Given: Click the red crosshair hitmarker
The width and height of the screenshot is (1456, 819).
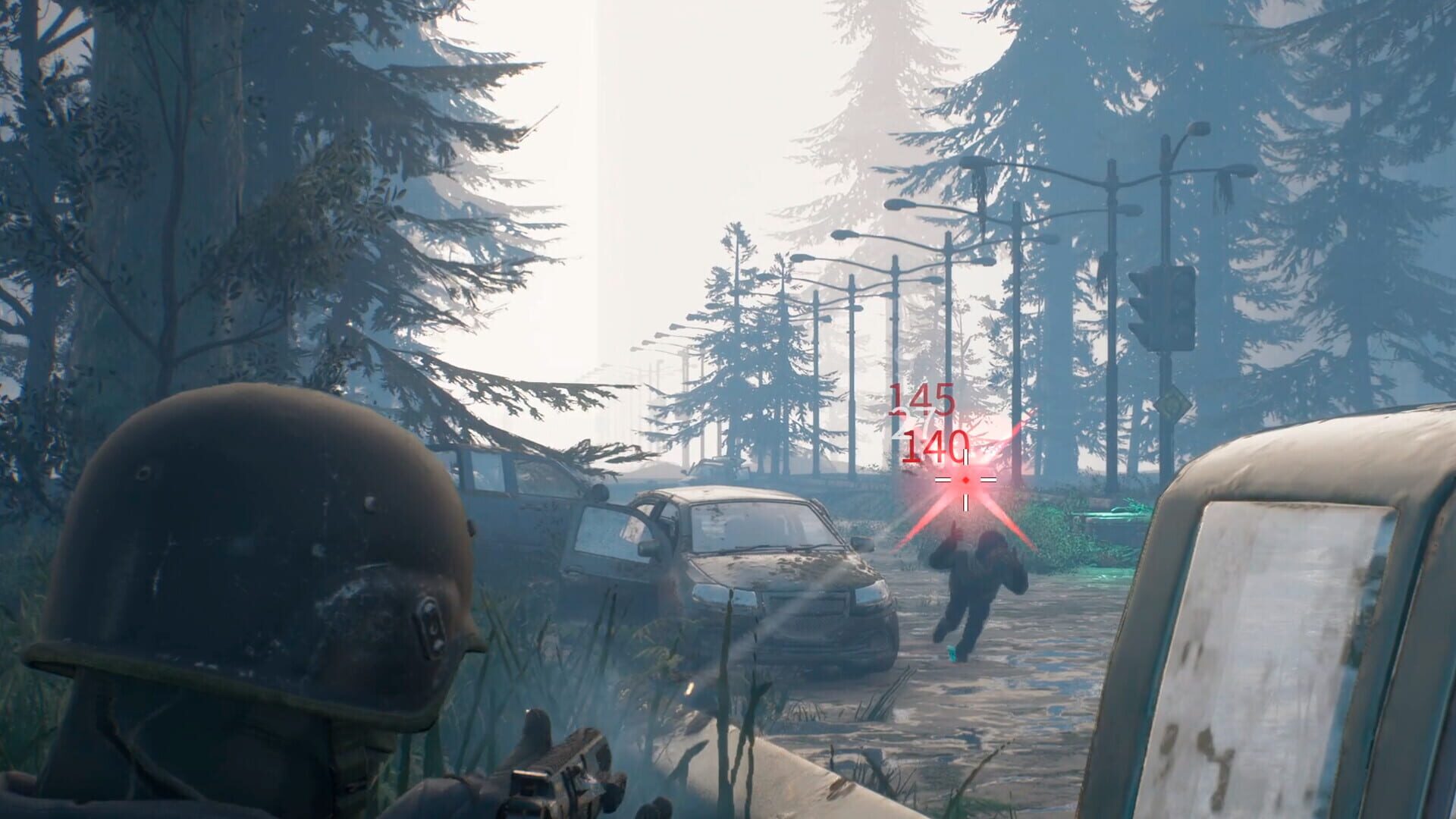Looking at the screenshot, I should (965, 480).
